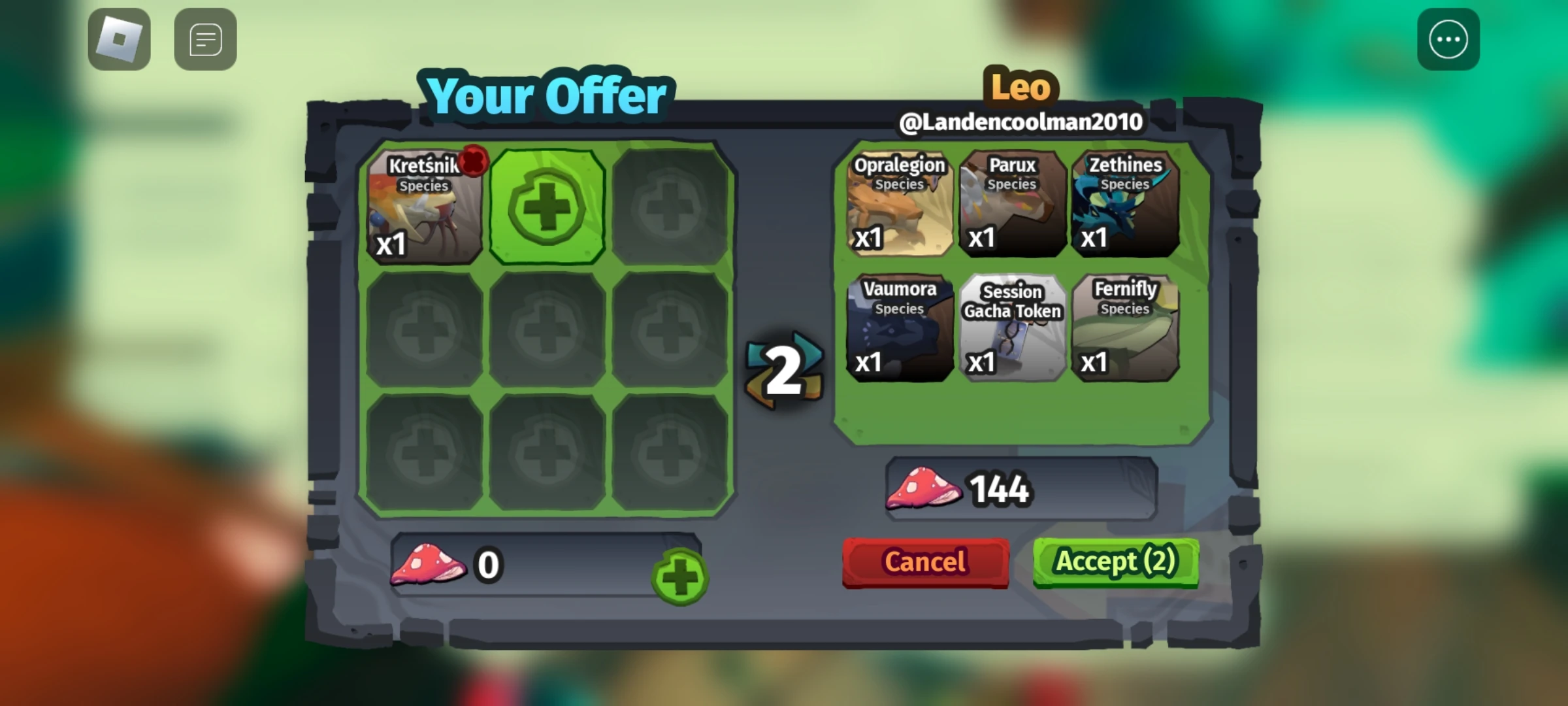Open the more options menu top-right

click(x=1449, y=39)
